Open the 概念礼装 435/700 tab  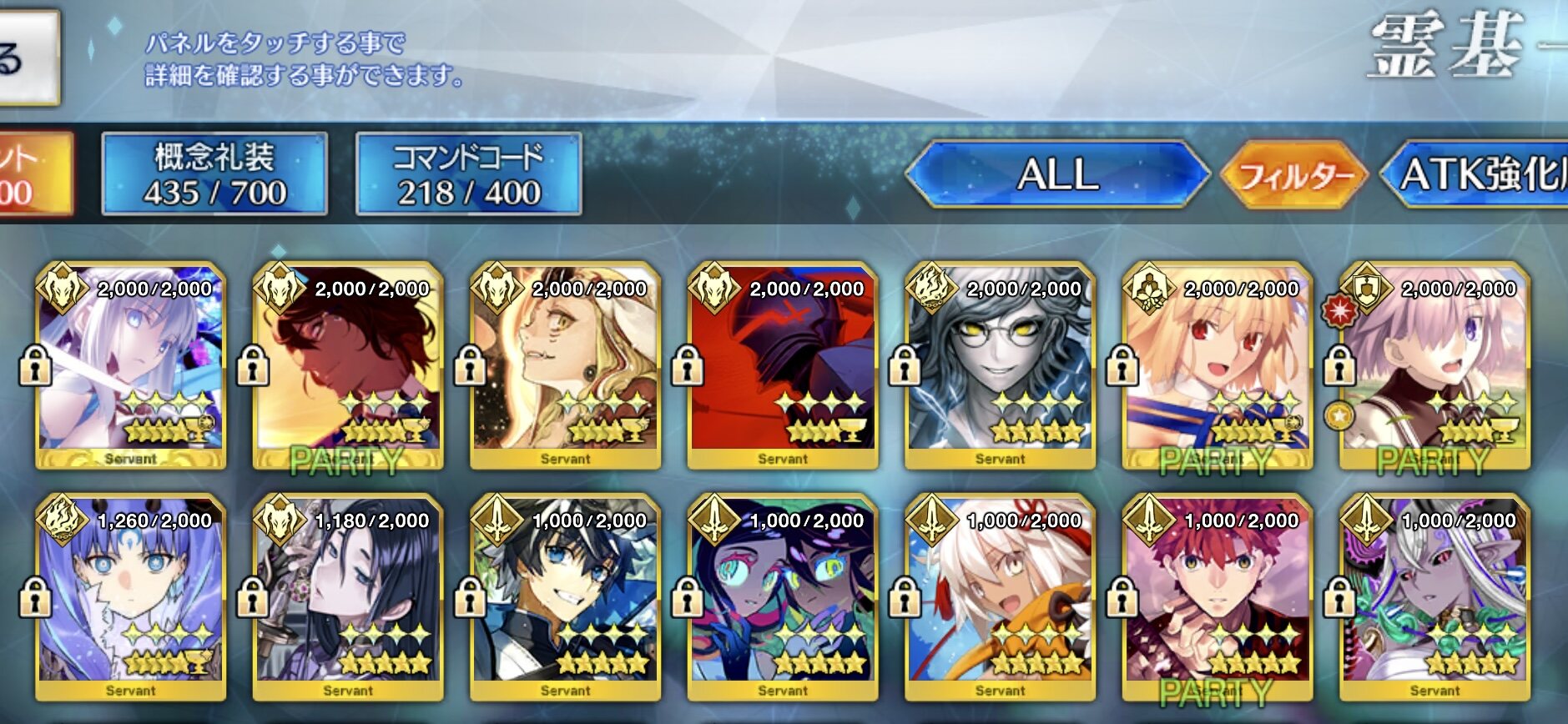pyautogui.click(x=214, y=174)
